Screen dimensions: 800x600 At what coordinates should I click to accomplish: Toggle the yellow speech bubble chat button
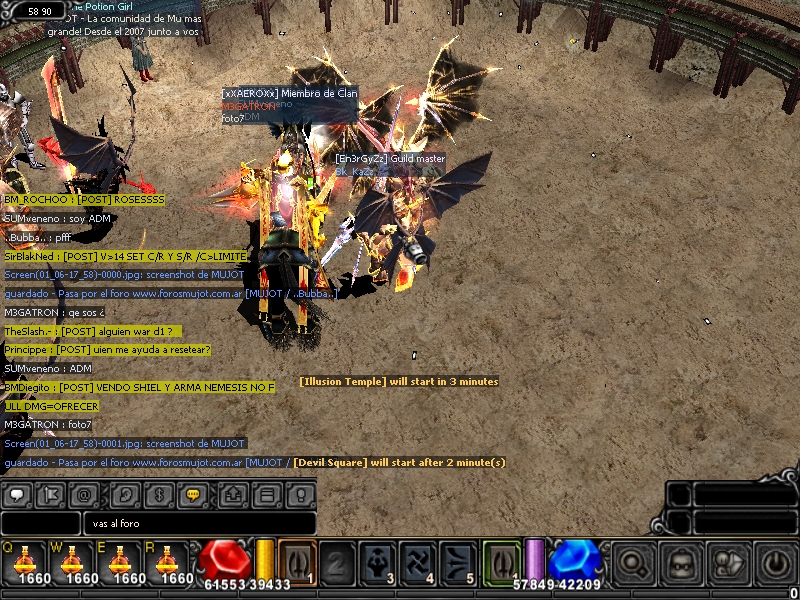coord(193,494)
